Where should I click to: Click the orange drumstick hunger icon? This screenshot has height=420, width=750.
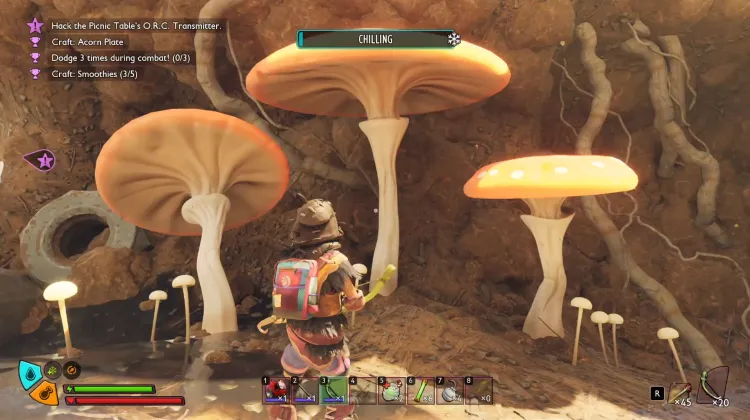point(43,395)
